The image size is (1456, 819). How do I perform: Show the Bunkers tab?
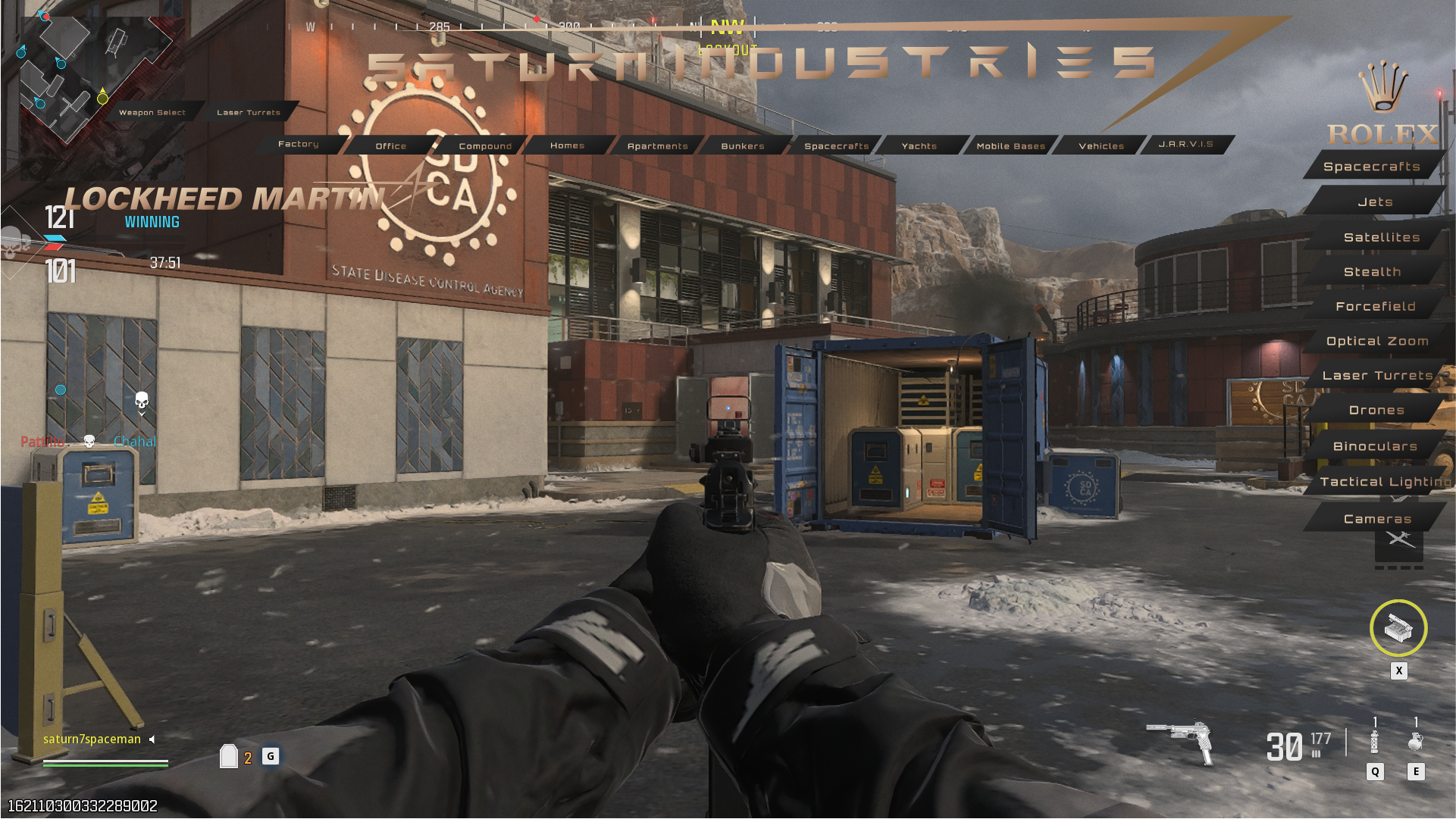coord(742,145)
